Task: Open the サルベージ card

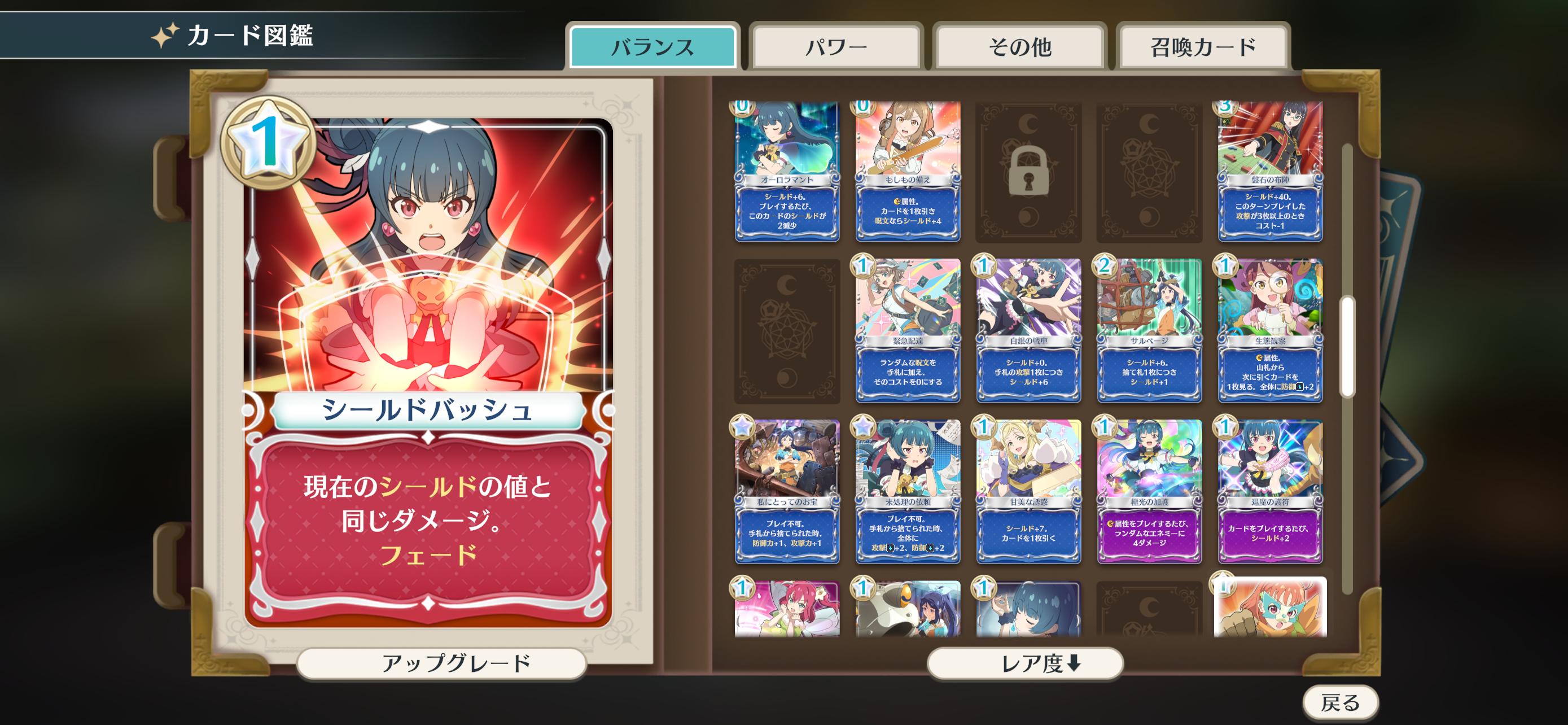Action: pos(1149,330)
